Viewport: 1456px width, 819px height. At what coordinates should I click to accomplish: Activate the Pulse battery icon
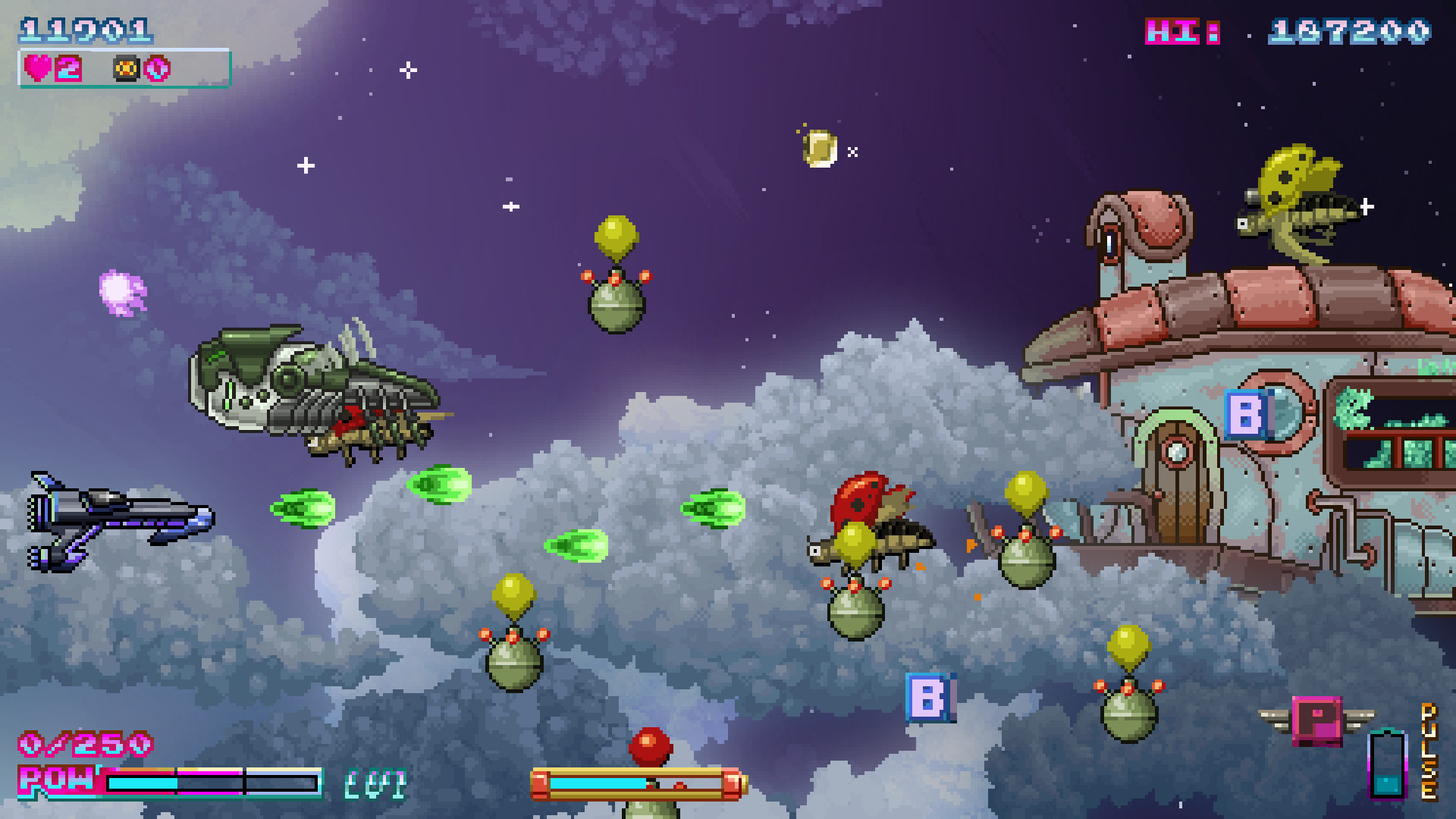click(1387, 764)
